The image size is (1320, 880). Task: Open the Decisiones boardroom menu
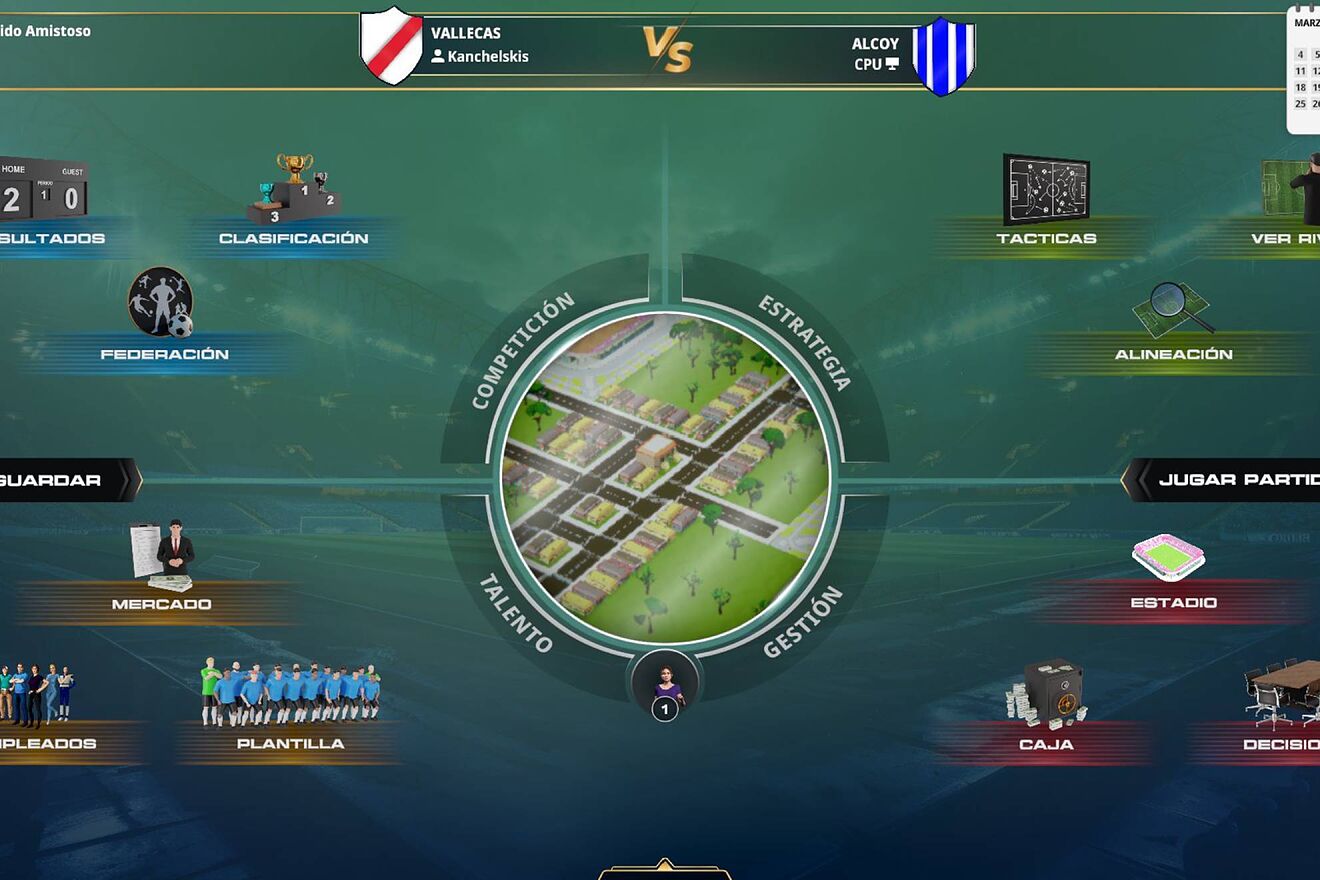click(1282, 744)
